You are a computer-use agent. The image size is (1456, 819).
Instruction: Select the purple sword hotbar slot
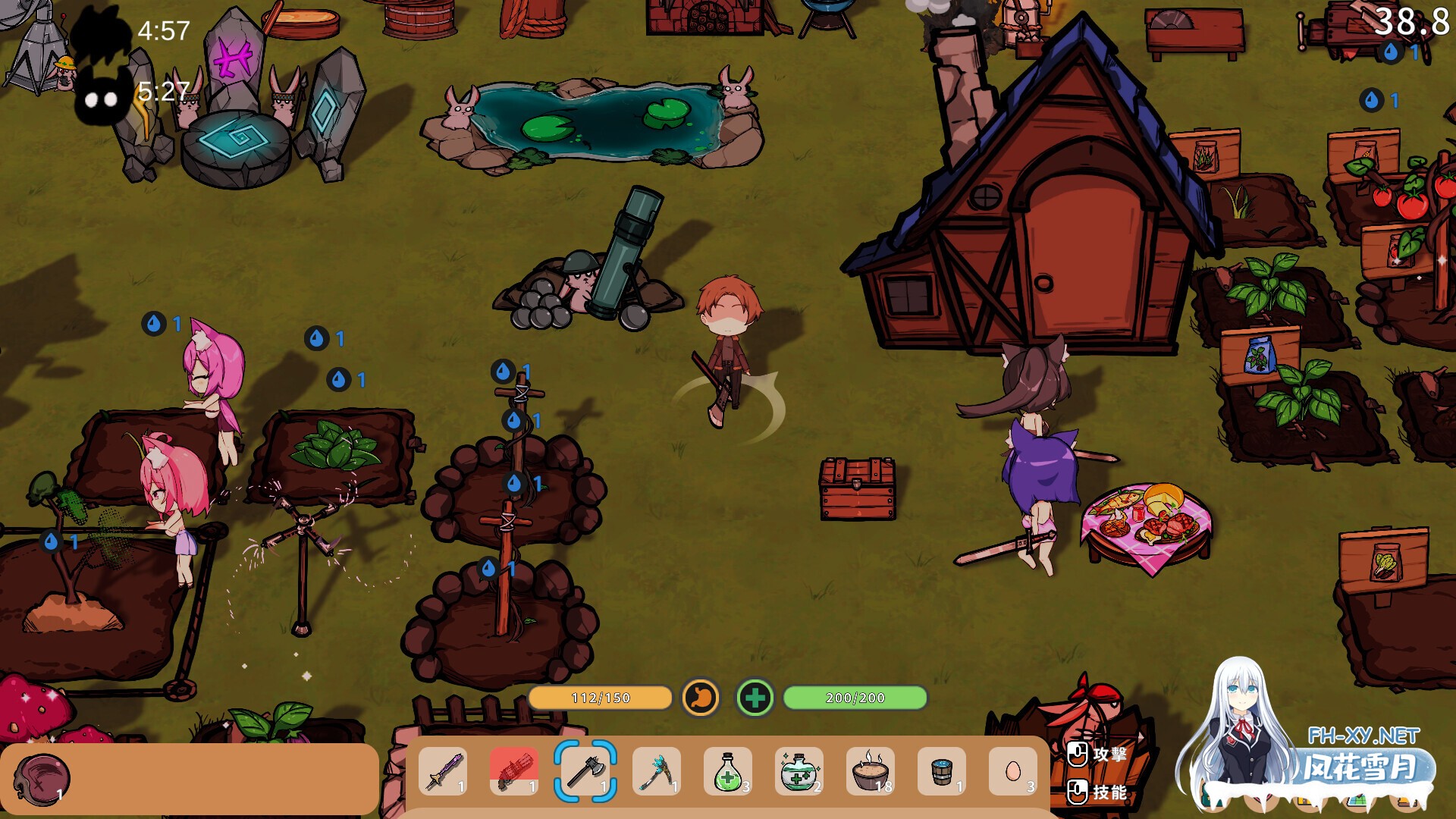[x=443, y=771]
